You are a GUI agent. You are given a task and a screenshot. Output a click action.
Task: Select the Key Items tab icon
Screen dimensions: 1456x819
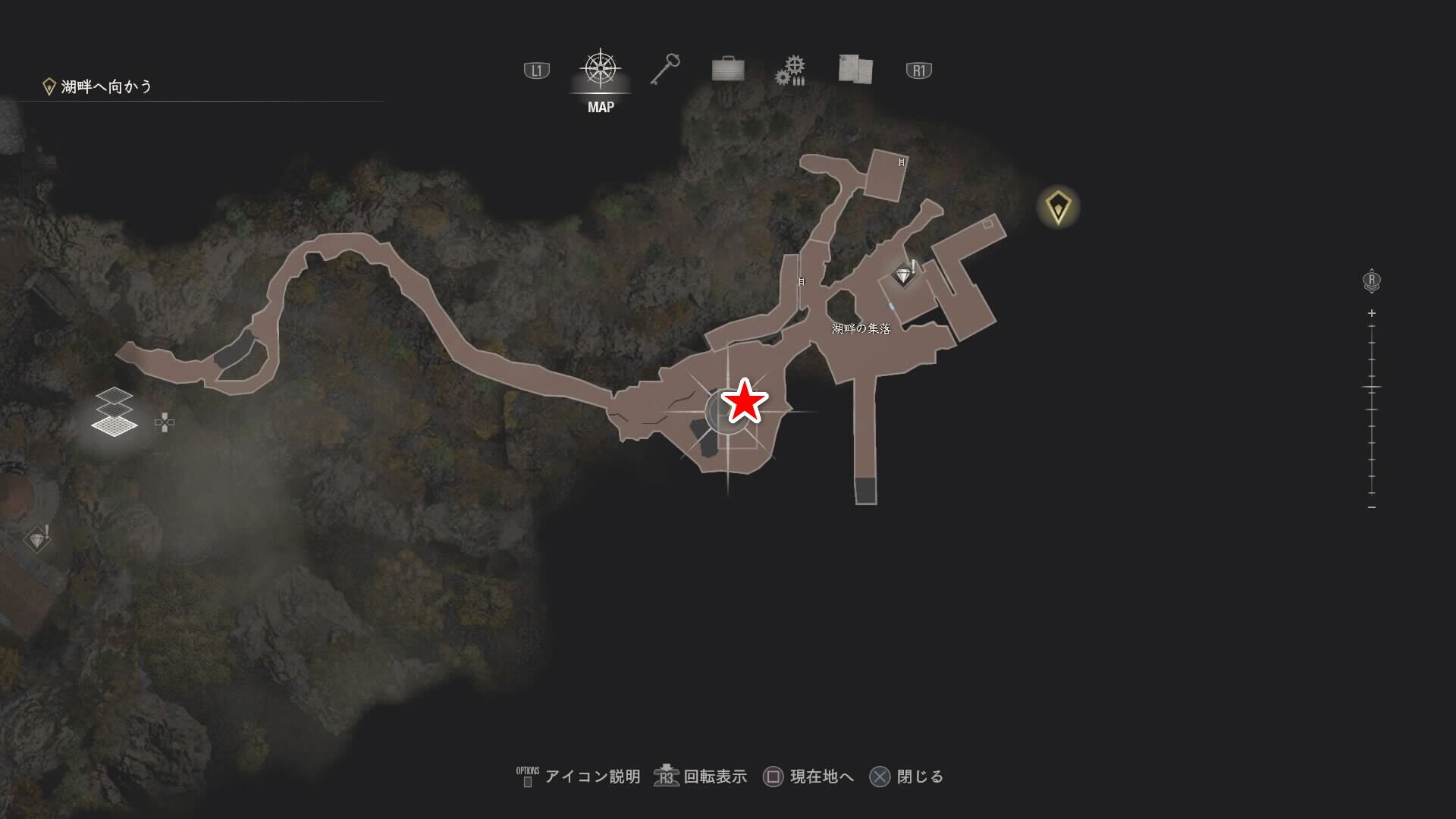(x=664, y=69)
